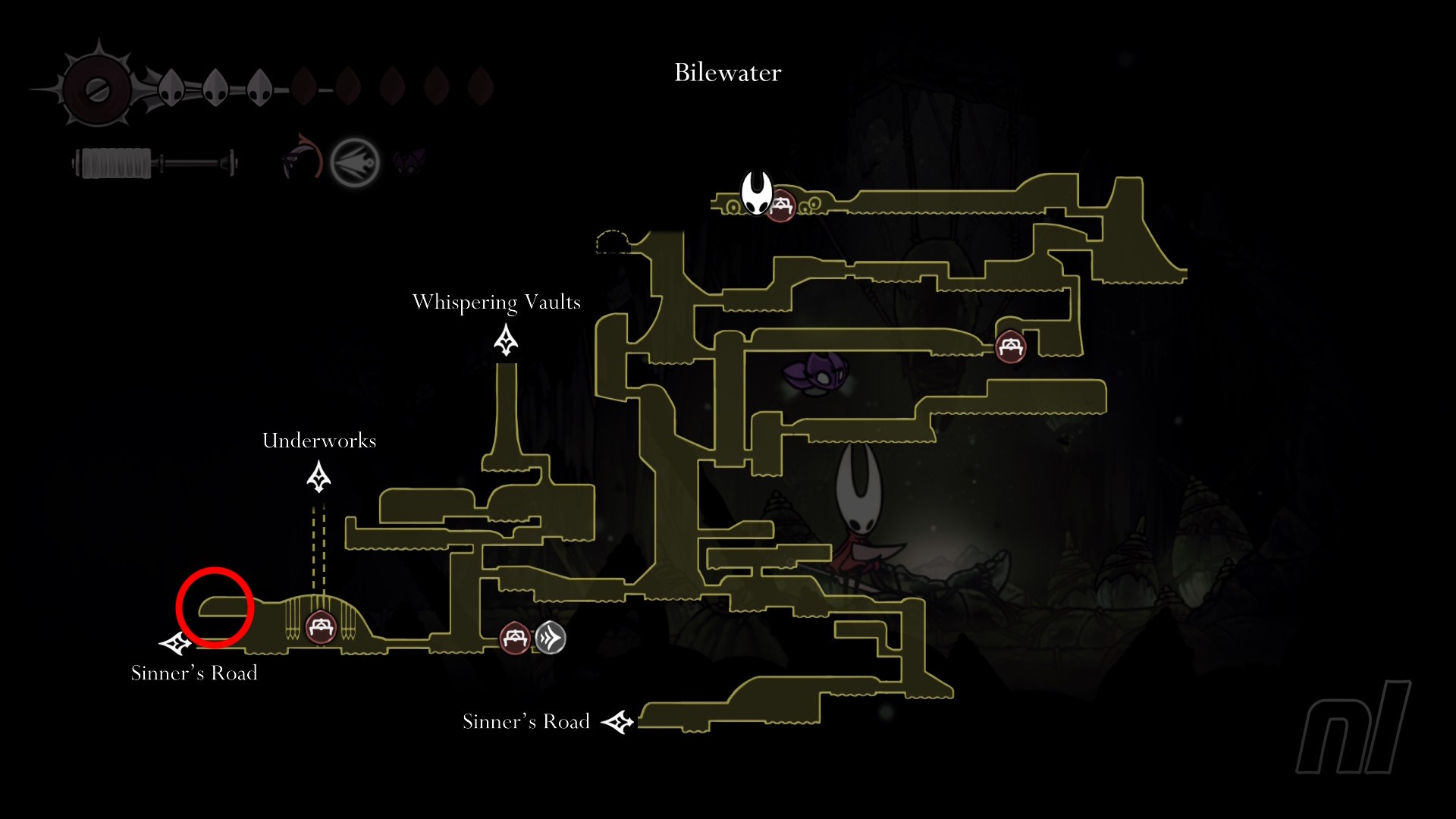The width and height of the screenshot is (1456, 819).
Task: Select the purple flower map marker
Action: pos(815,375)
